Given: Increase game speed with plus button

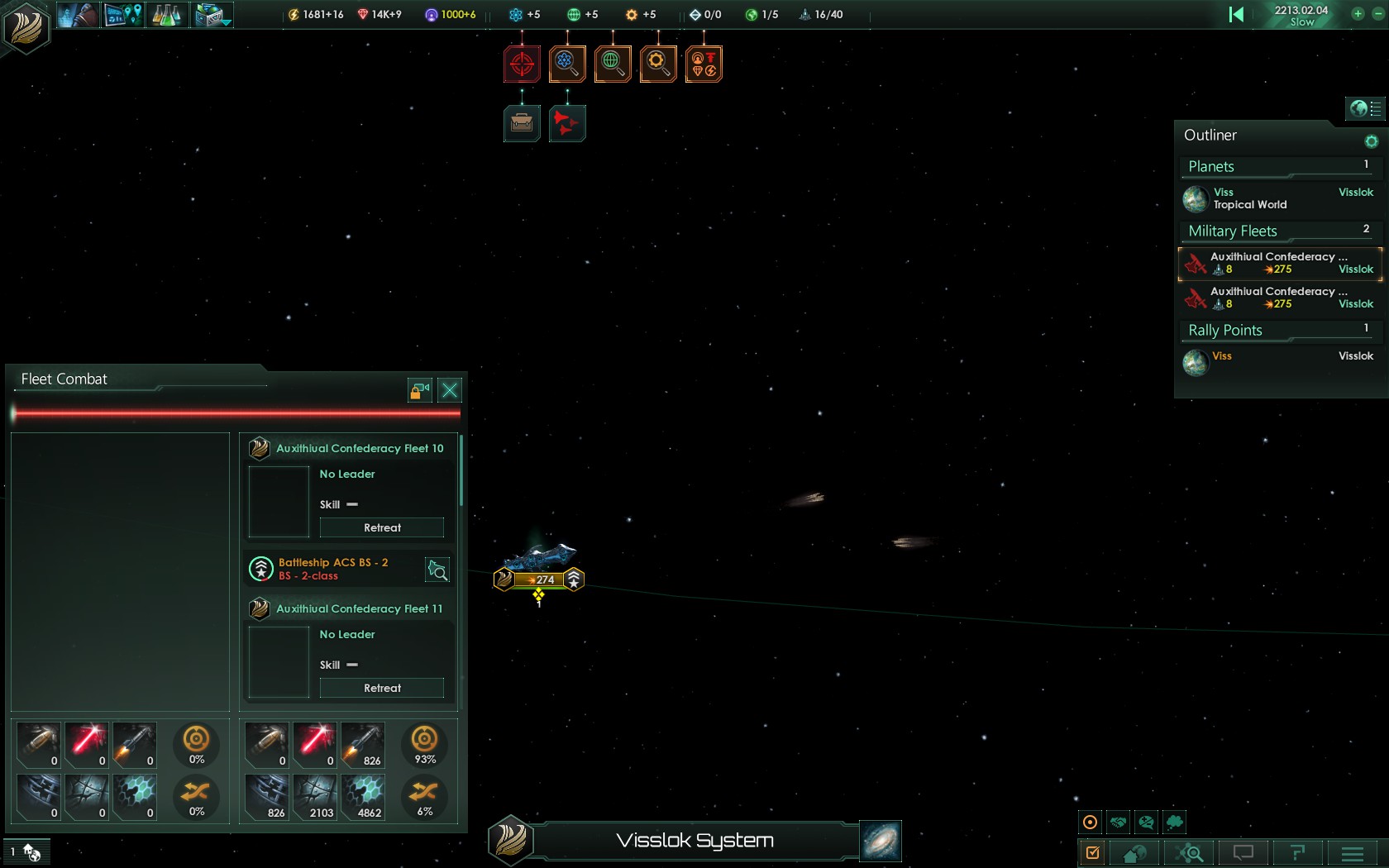Looking at the screenshot, I should (x=1358, y=14).
